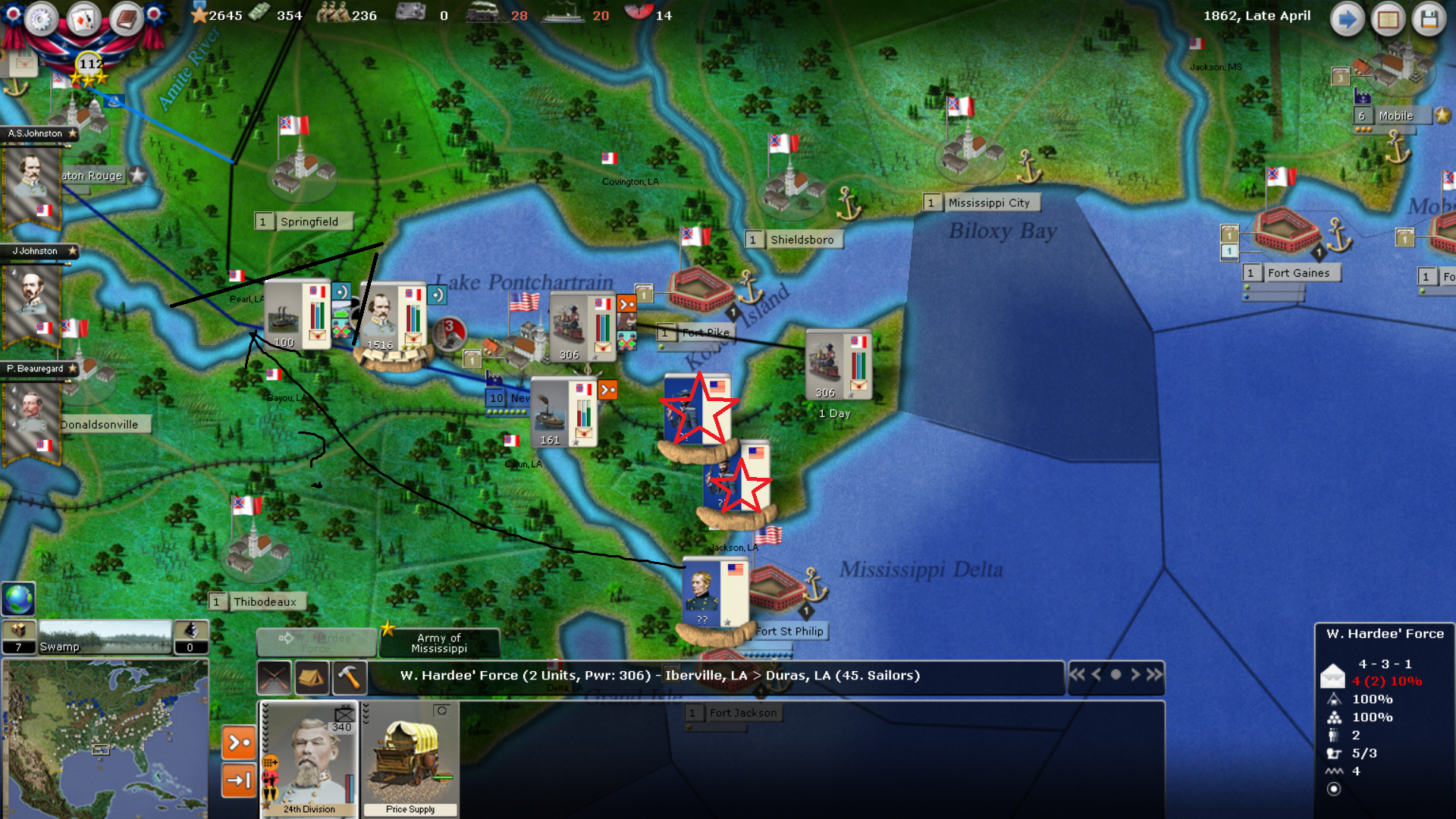Screen dimensions: 1456x819
Task: Click the end turn blue arrow button
Action: coord(1348,19)
